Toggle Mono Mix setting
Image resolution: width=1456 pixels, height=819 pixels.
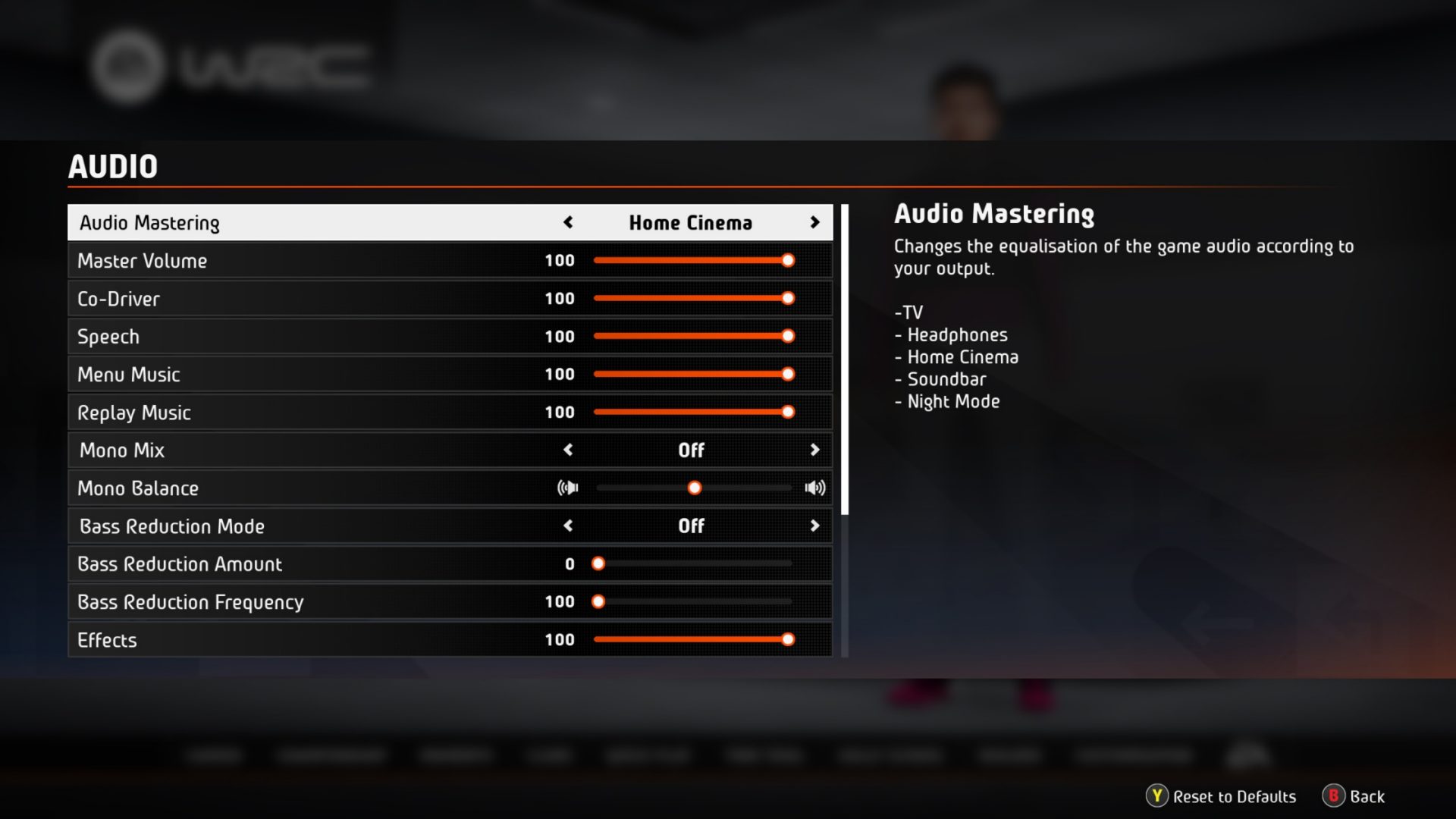[816, 450]
